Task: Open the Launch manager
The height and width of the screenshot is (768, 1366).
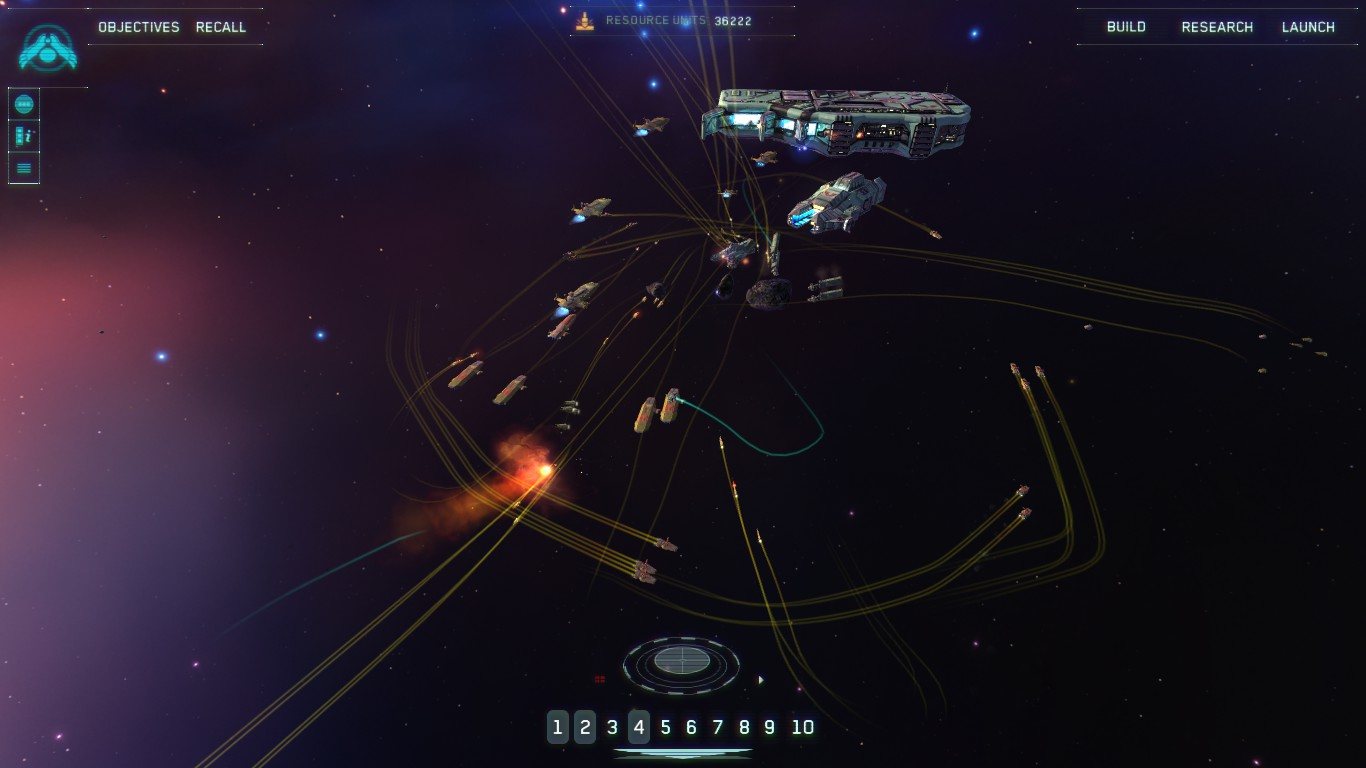Action: [x=1308, y=27]
